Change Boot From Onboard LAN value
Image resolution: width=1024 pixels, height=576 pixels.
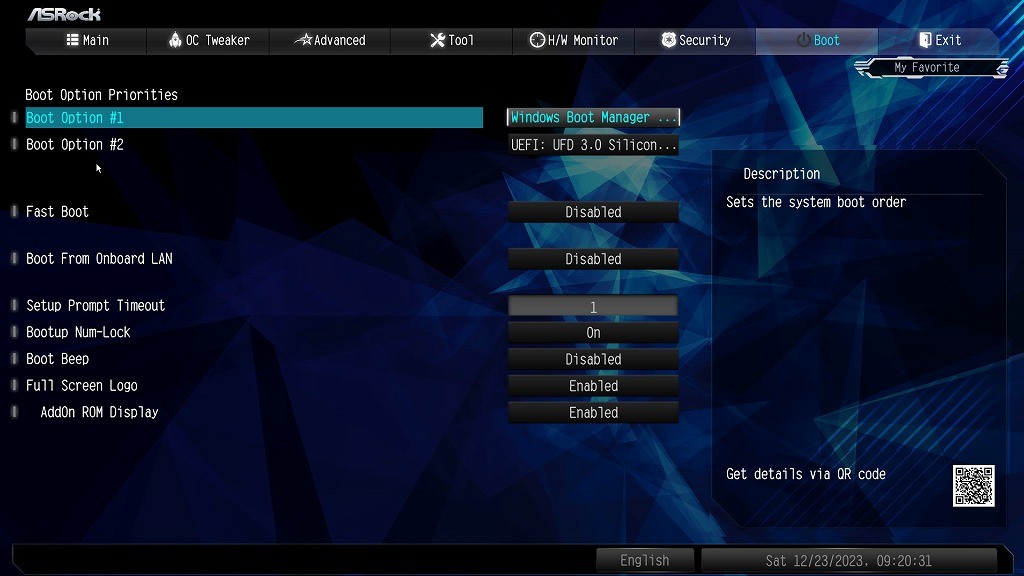coord(593,259)
